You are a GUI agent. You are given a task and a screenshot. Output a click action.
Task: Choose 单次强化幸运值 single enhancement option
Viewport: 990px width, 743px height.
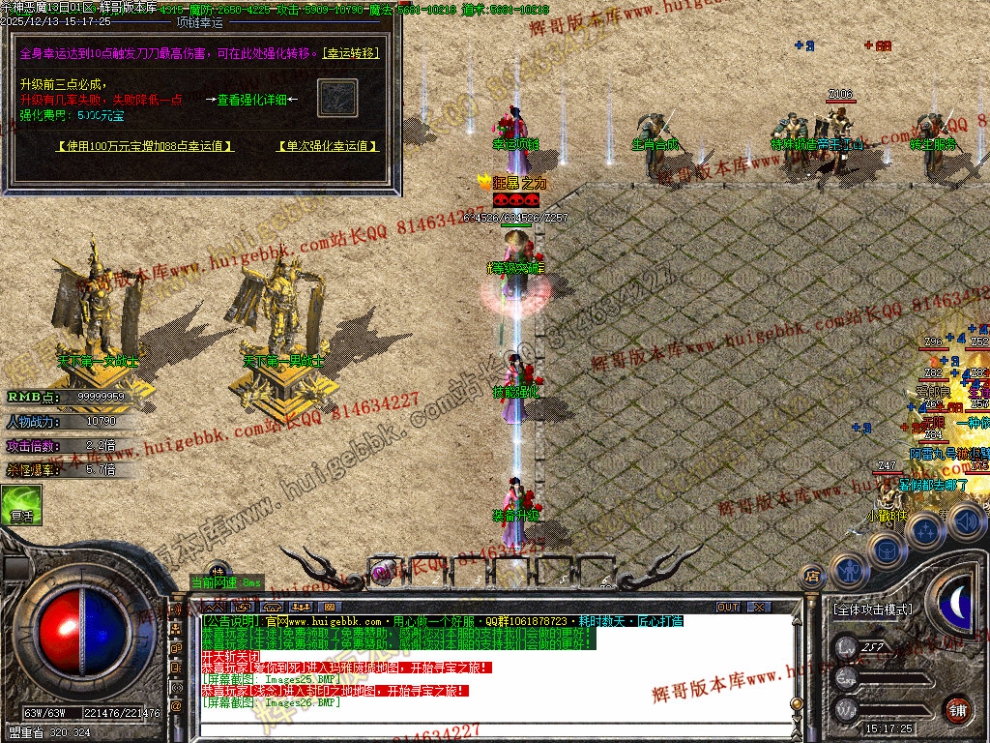click(328, 146)
